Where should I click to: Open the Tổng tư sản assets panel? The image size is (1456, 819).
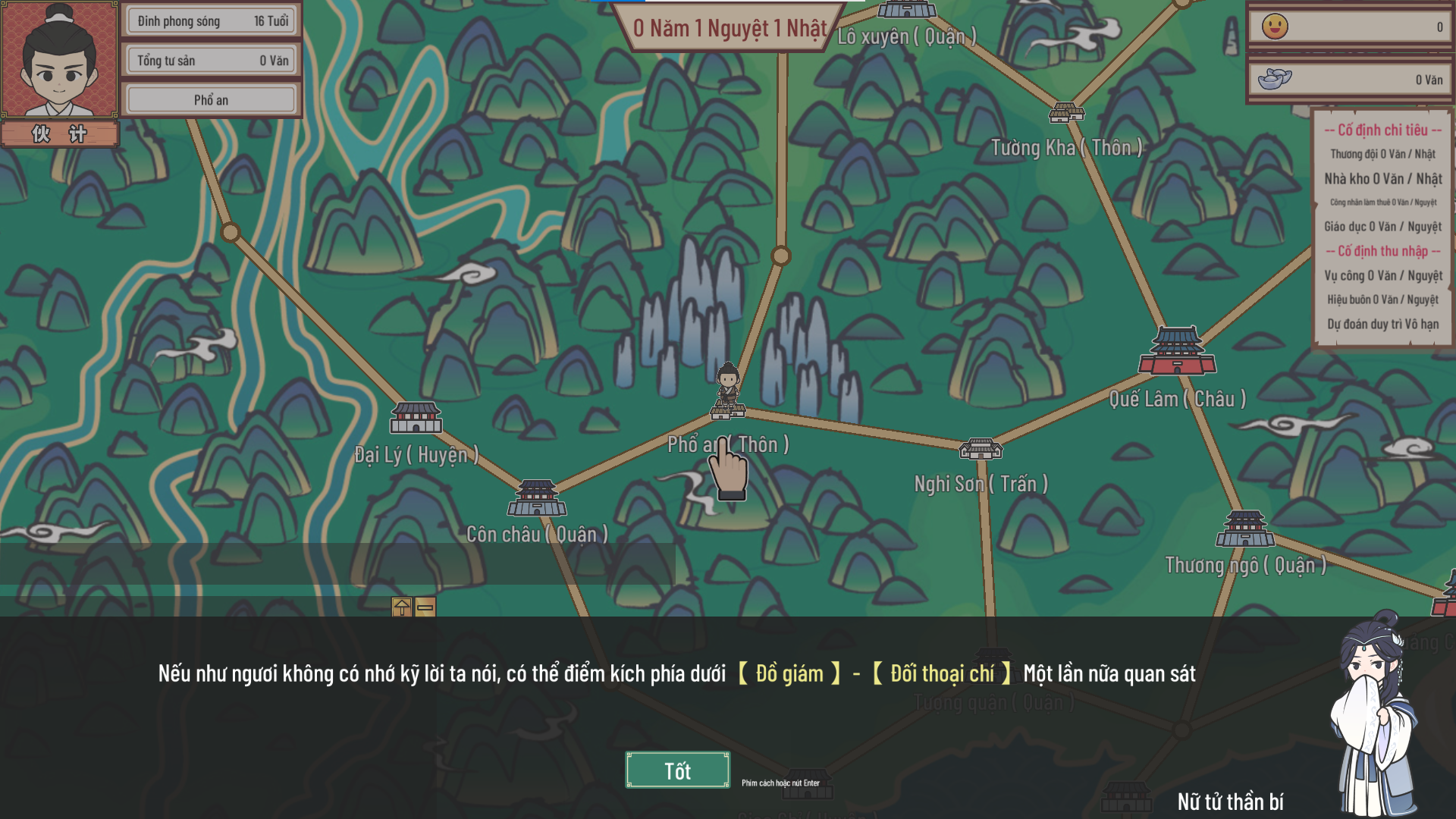tap(212, 61)
